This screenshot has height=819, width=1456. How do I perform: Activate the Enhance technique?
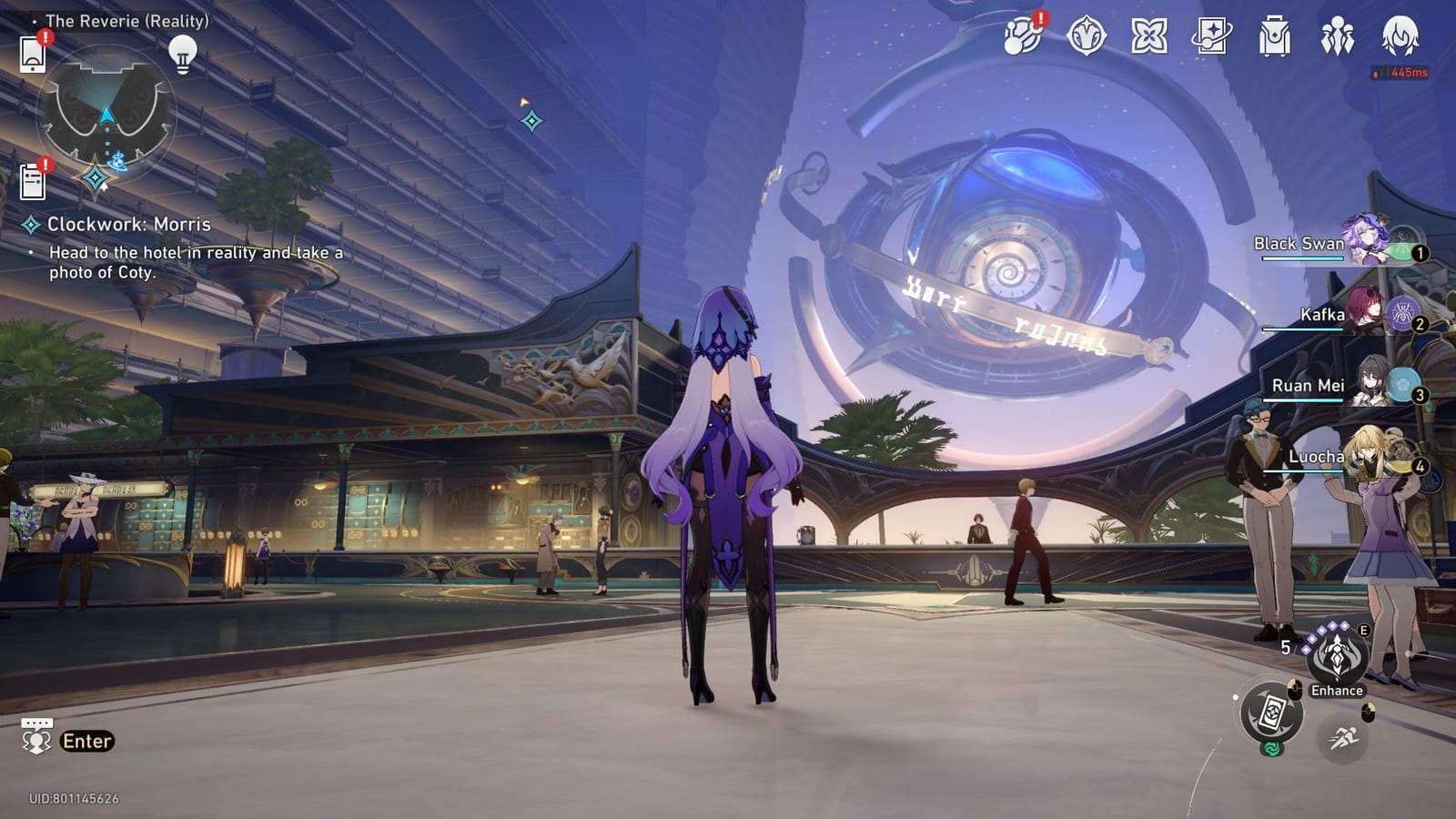click(x=1336, y=657)
